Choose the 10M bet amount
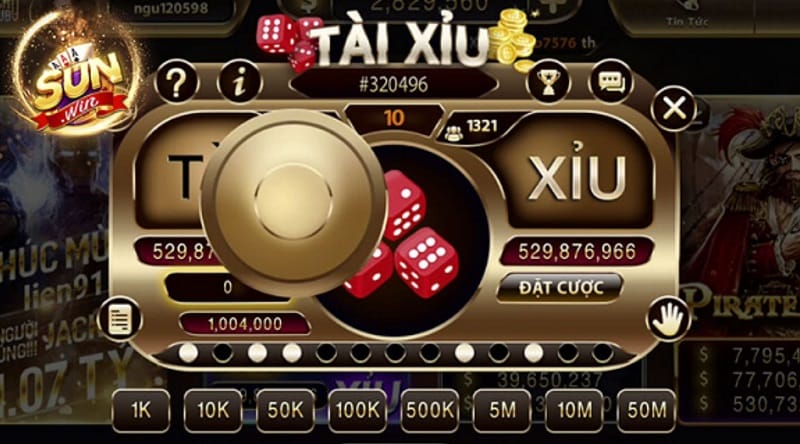 (x=574, y=410)
